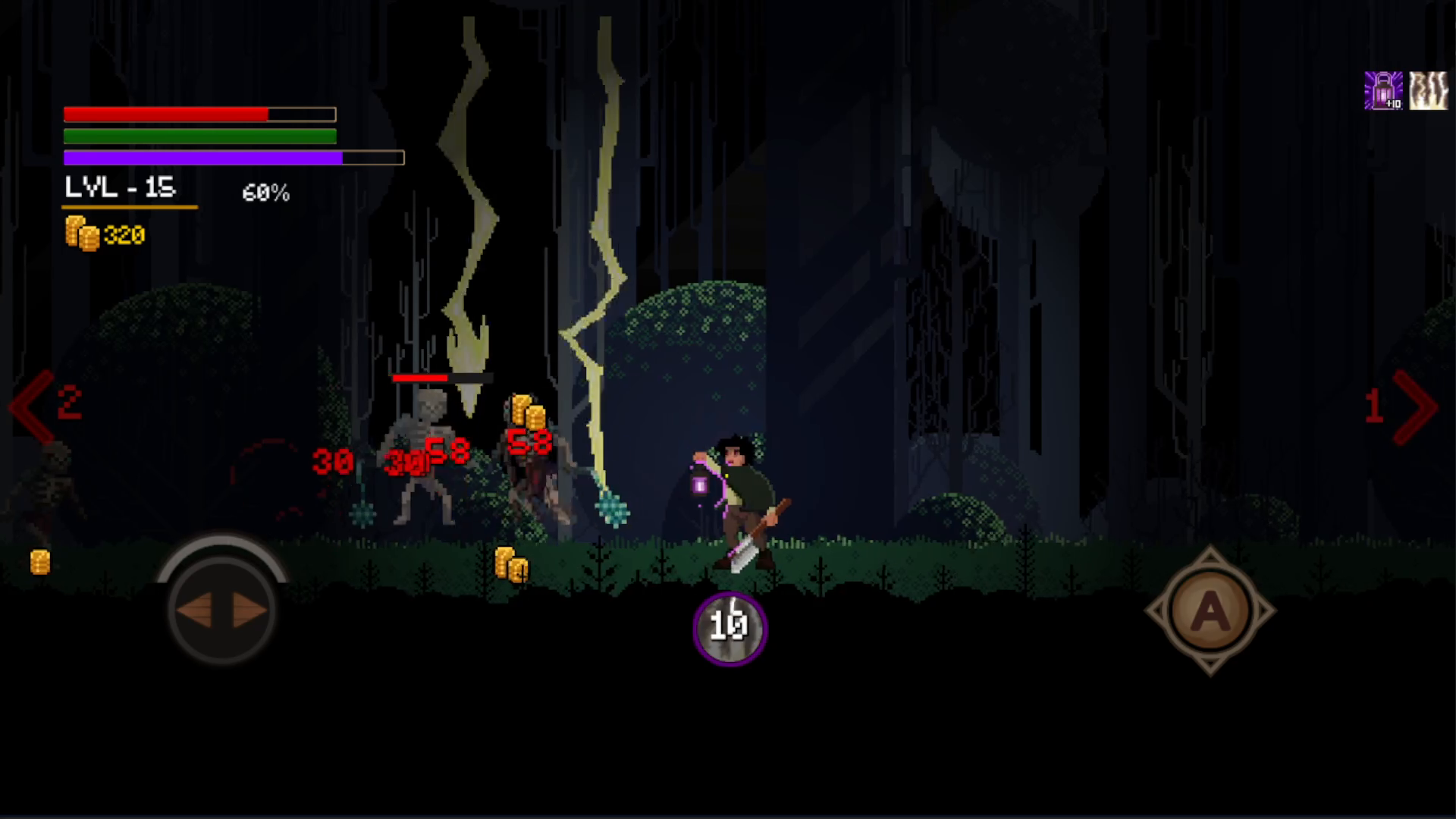This screenshot has height=819, width=1456.
Task: Select the LVL - 15 label
Action: [121, 188]
